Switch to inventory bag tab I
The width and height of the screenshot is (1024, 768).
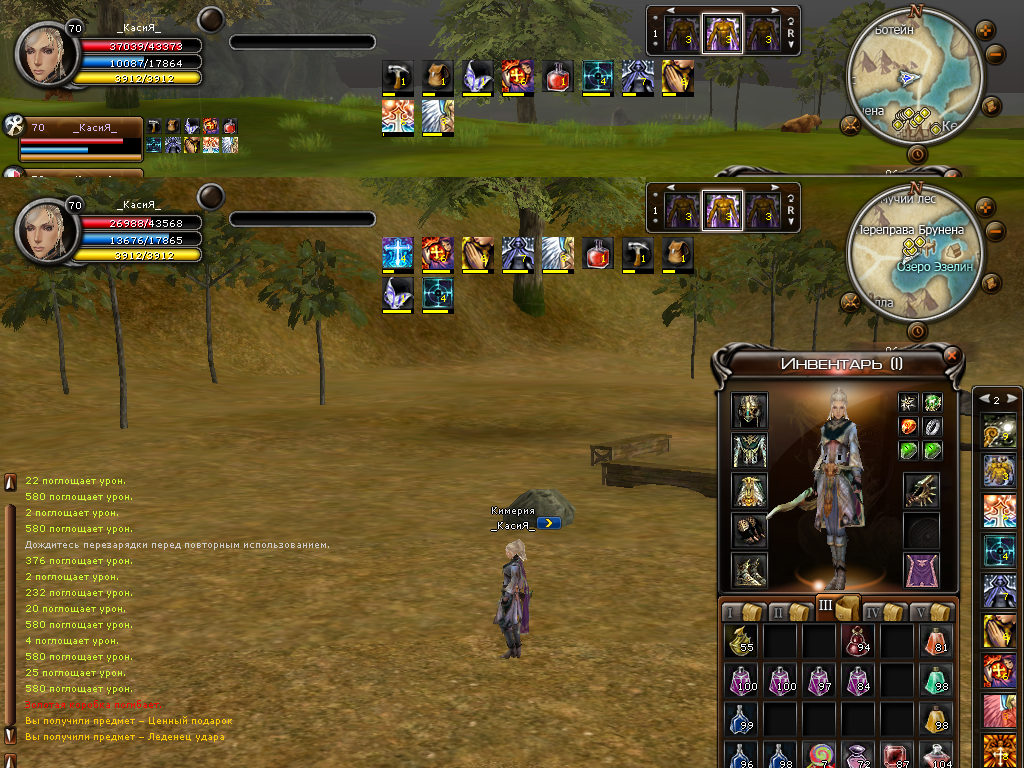point(741,611)
